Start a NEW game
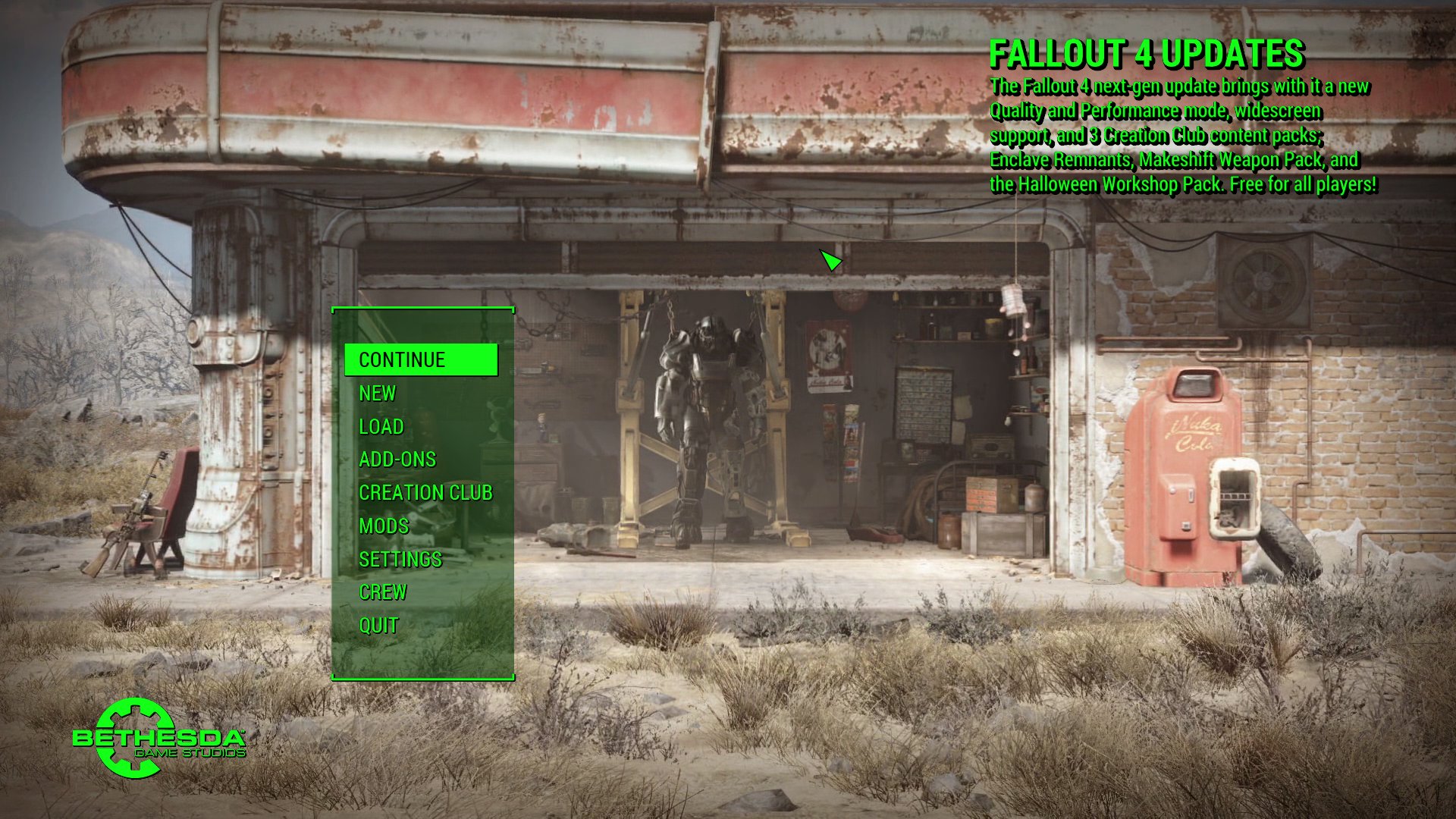1456x819 pixels. tap(377, 394)
